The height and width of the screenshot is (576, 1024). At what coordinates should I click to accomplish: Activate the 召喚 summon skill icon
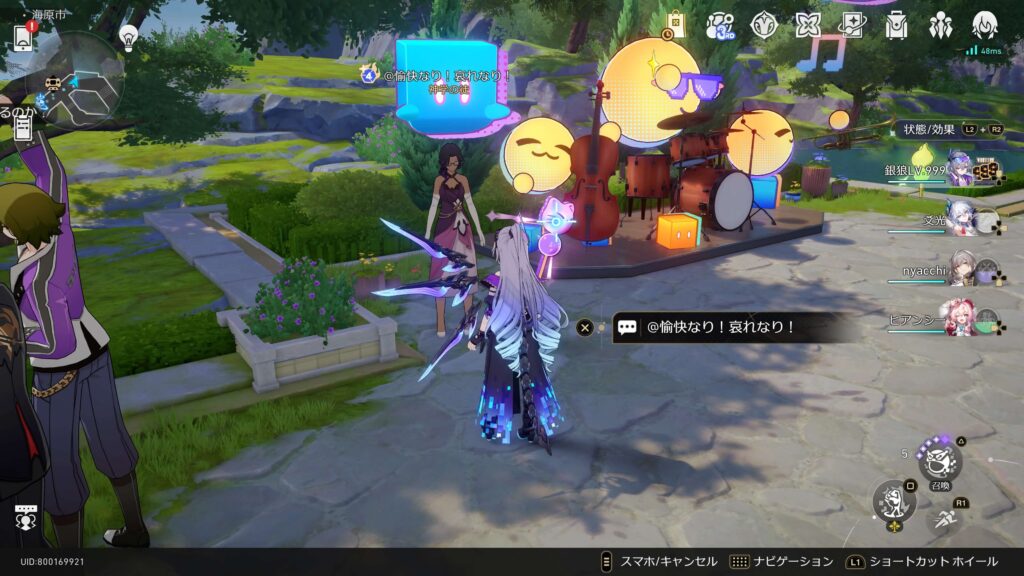[x=940, y=460]
